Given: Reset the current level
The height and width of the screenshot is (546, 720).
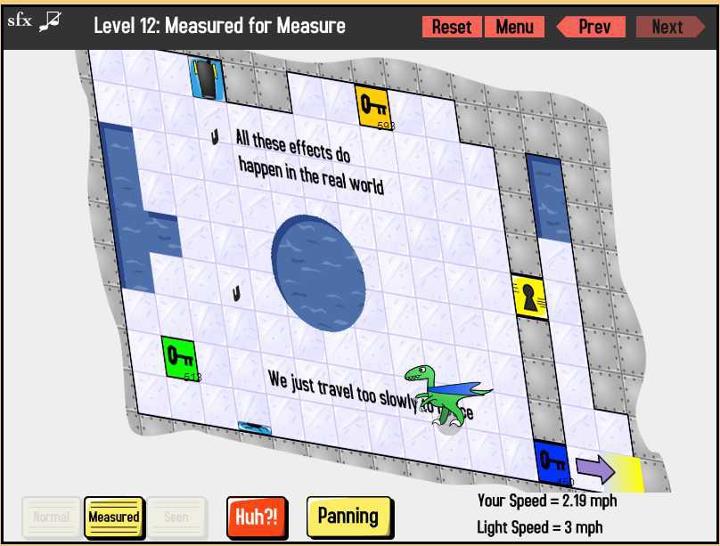Looking at the screenshot, I should (x=451, y=27).
